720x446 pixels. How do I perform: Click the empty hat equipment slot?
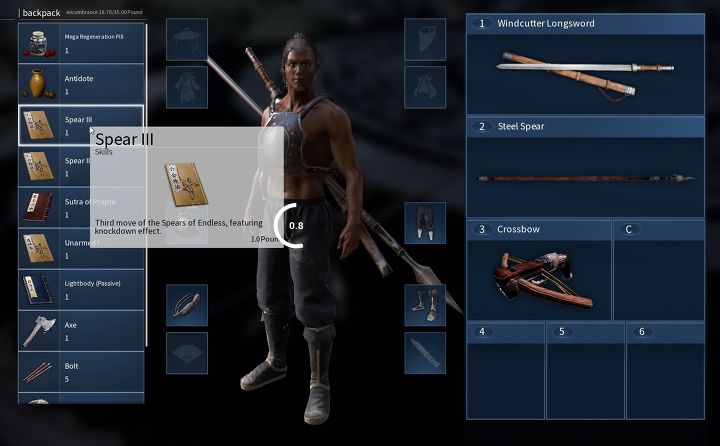[187, 39]
